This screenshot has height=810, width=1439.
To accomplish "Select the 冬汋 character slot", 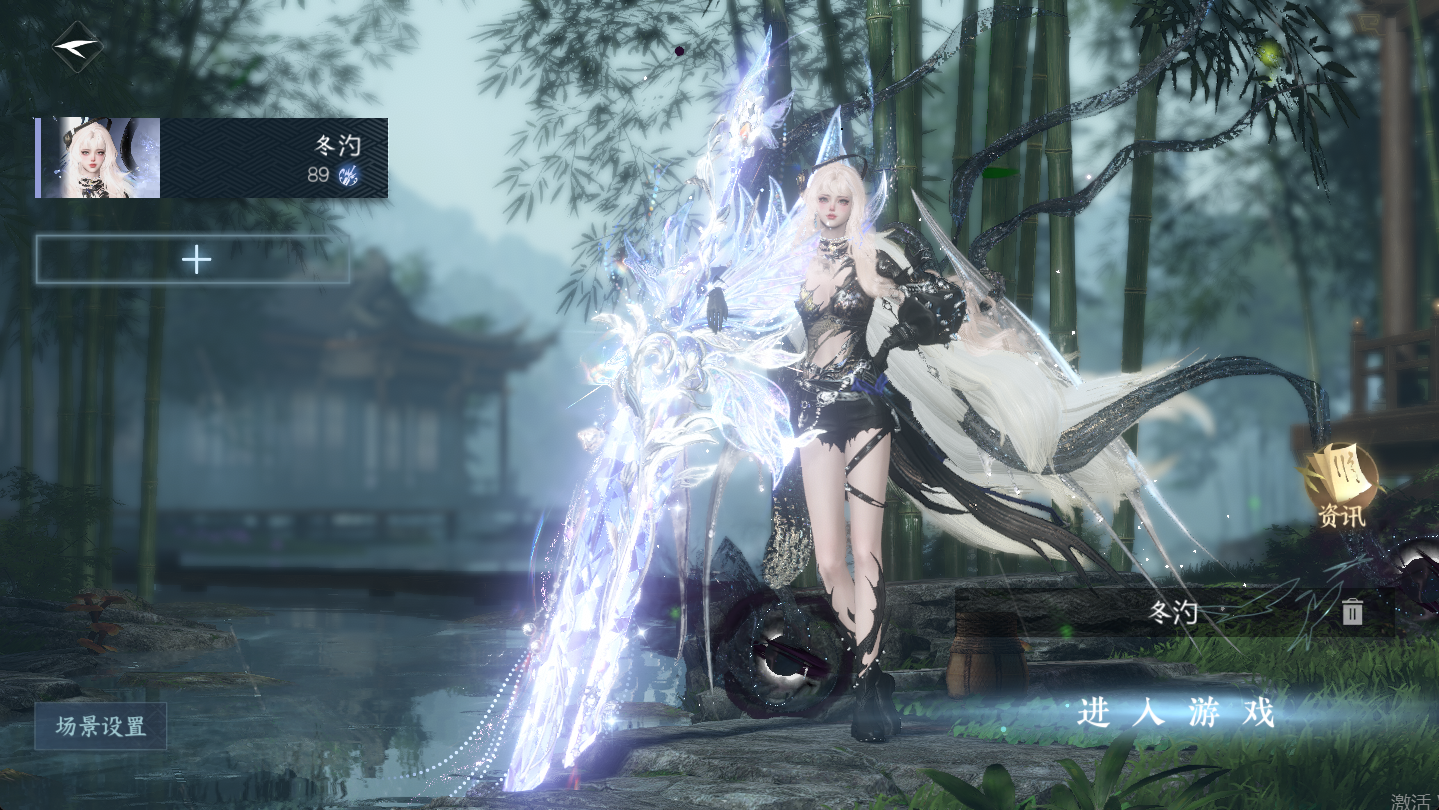I will [211, 158].
